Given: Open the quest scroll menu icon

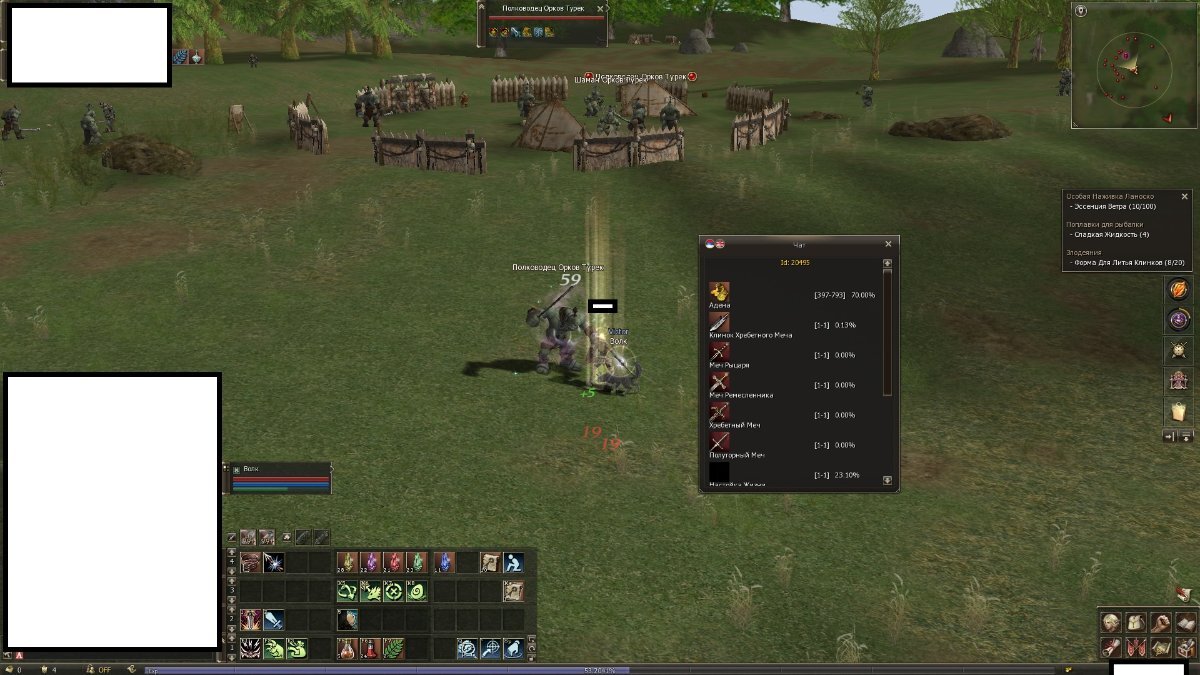Looking at the screenshot, I should tap(1109, 647).
